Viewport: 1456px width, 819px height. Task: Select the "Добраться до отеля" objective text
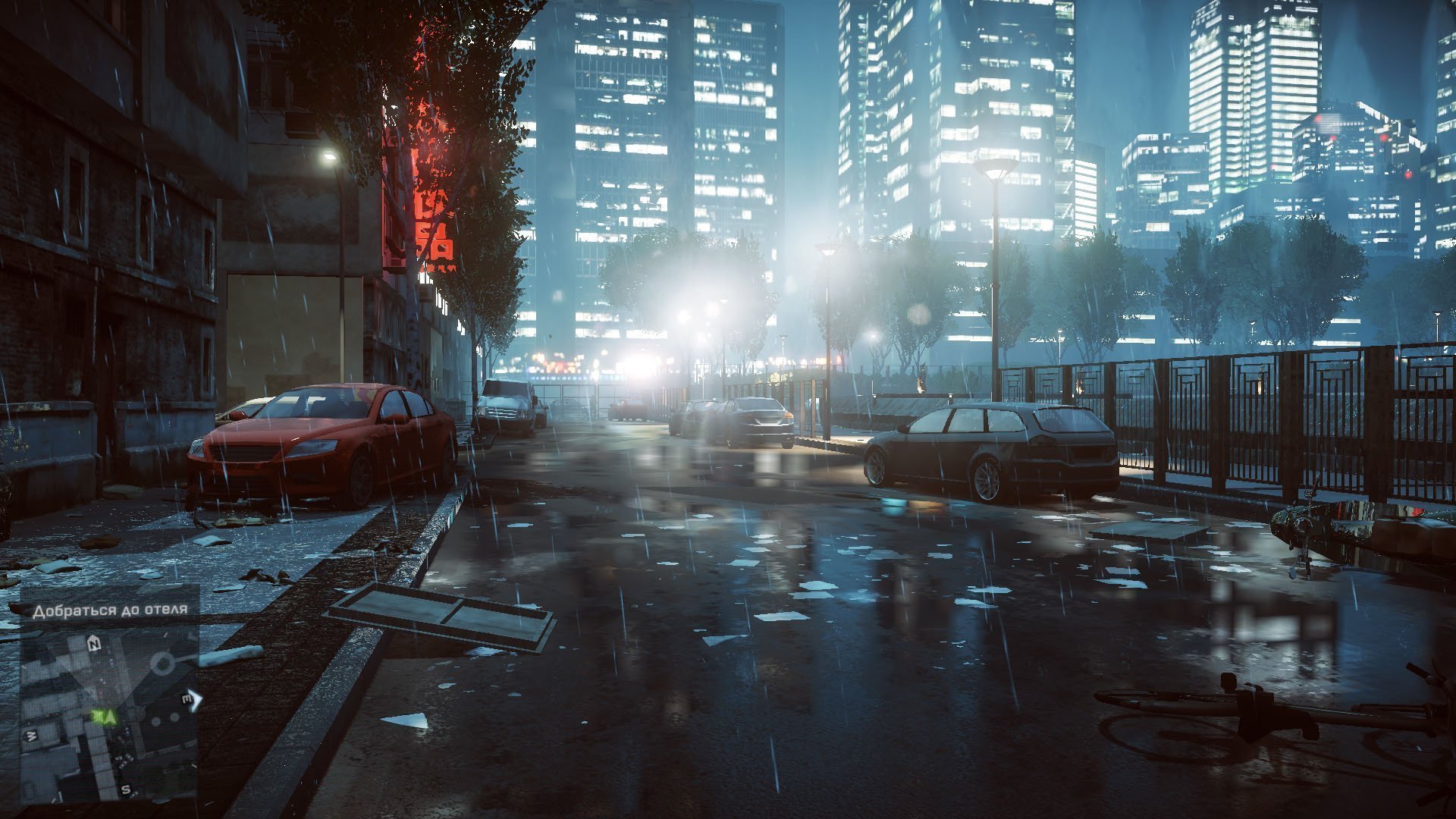pos(110,610)
